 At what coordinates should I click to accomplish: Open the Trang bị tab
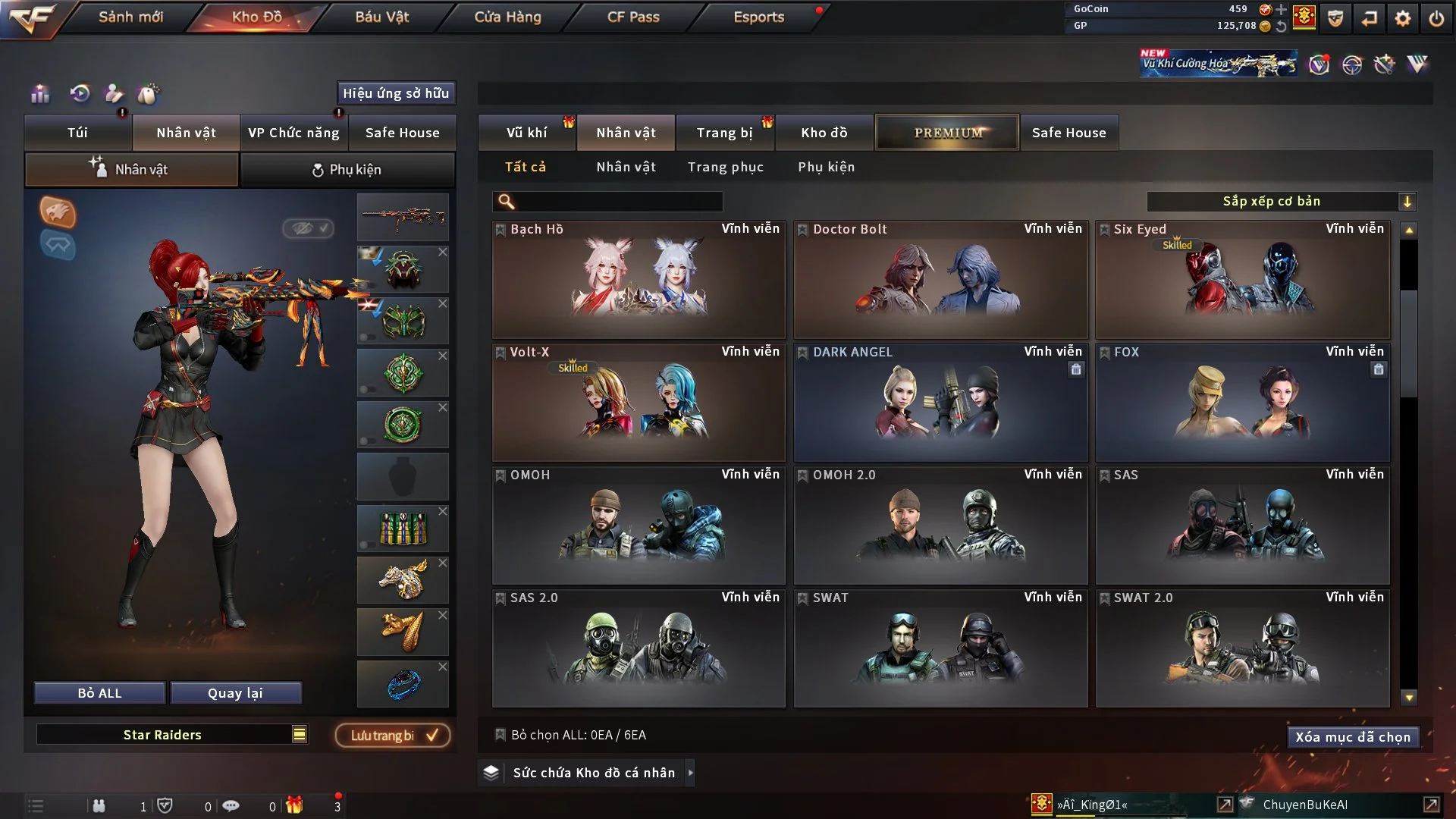(724, 133)
